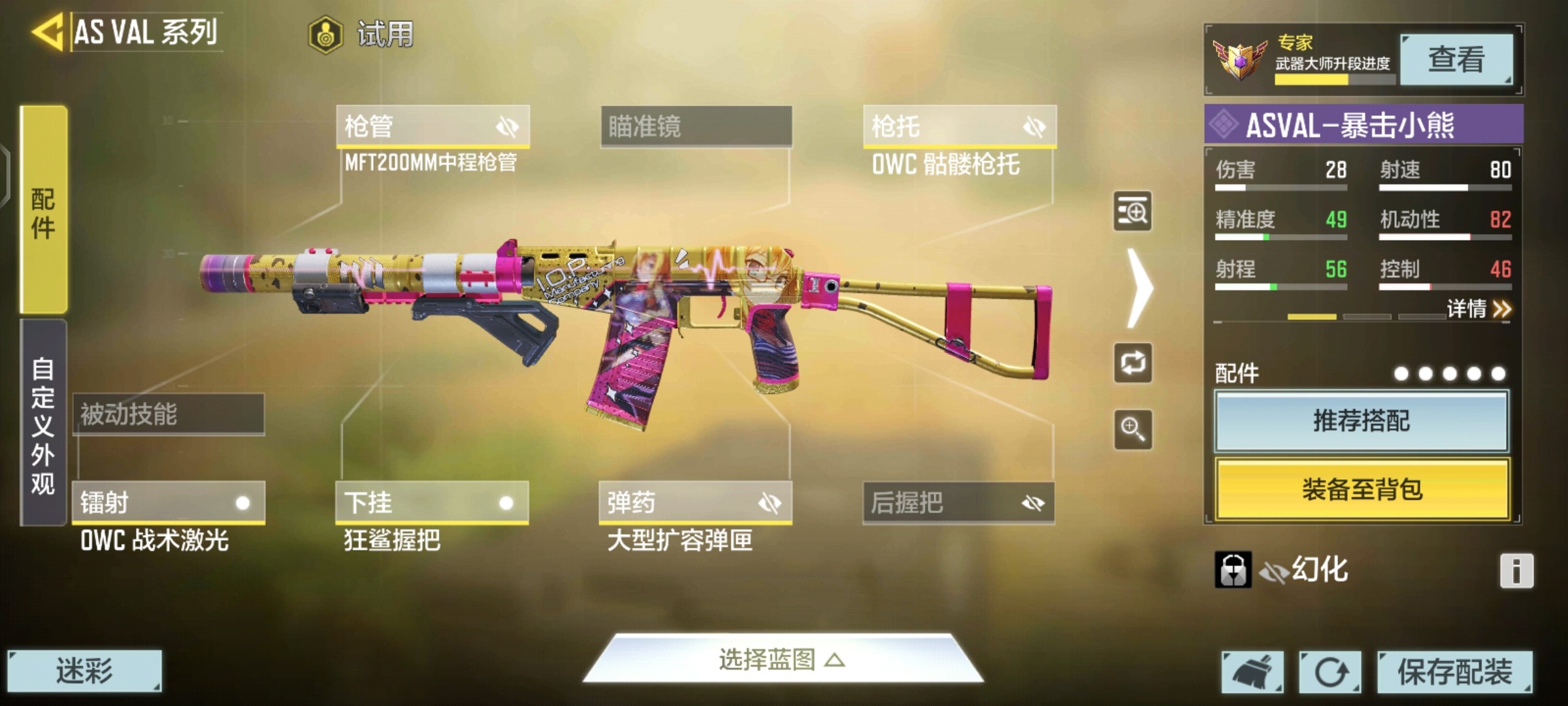This screenshot has height=706, width=1568.
Task: Open the empty 瞄准镜 optic slot
Action: 696,126
